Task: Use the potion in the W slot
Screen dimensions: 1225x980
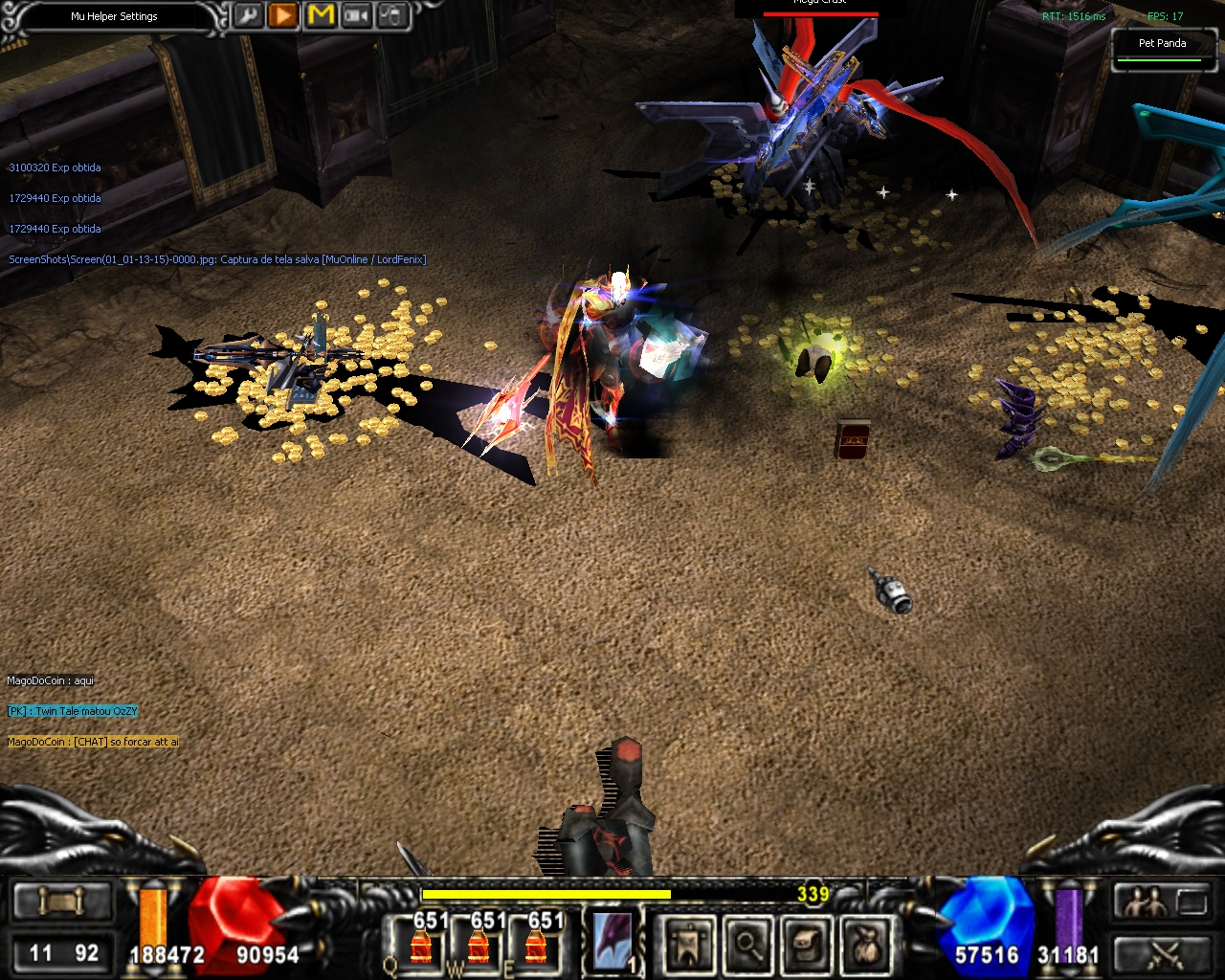Action: point(479,943)
